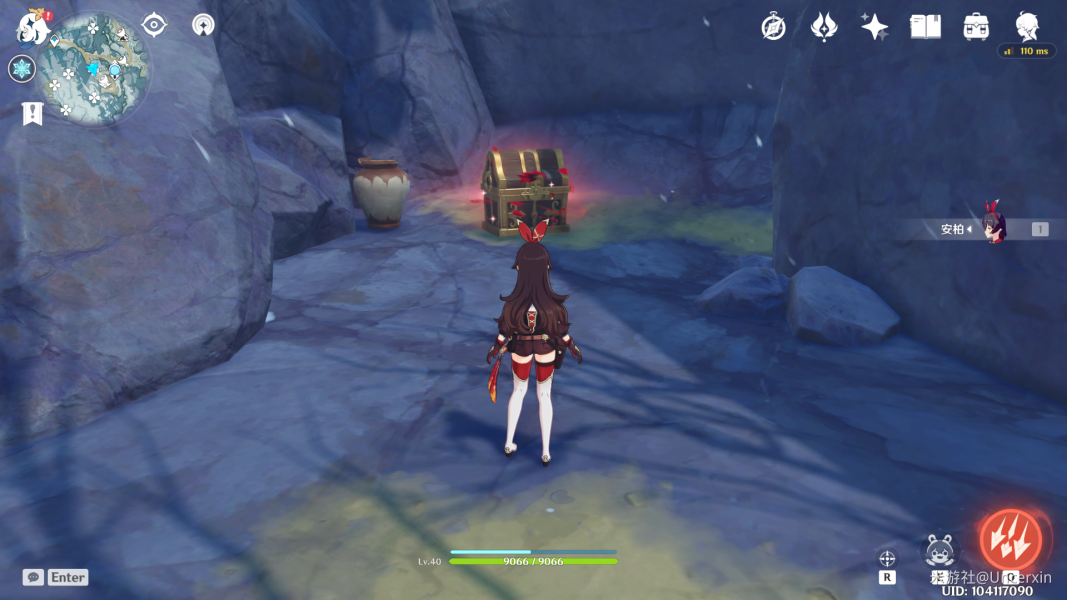
Task: Open the backpack inventory
Action: pos(976,27)
